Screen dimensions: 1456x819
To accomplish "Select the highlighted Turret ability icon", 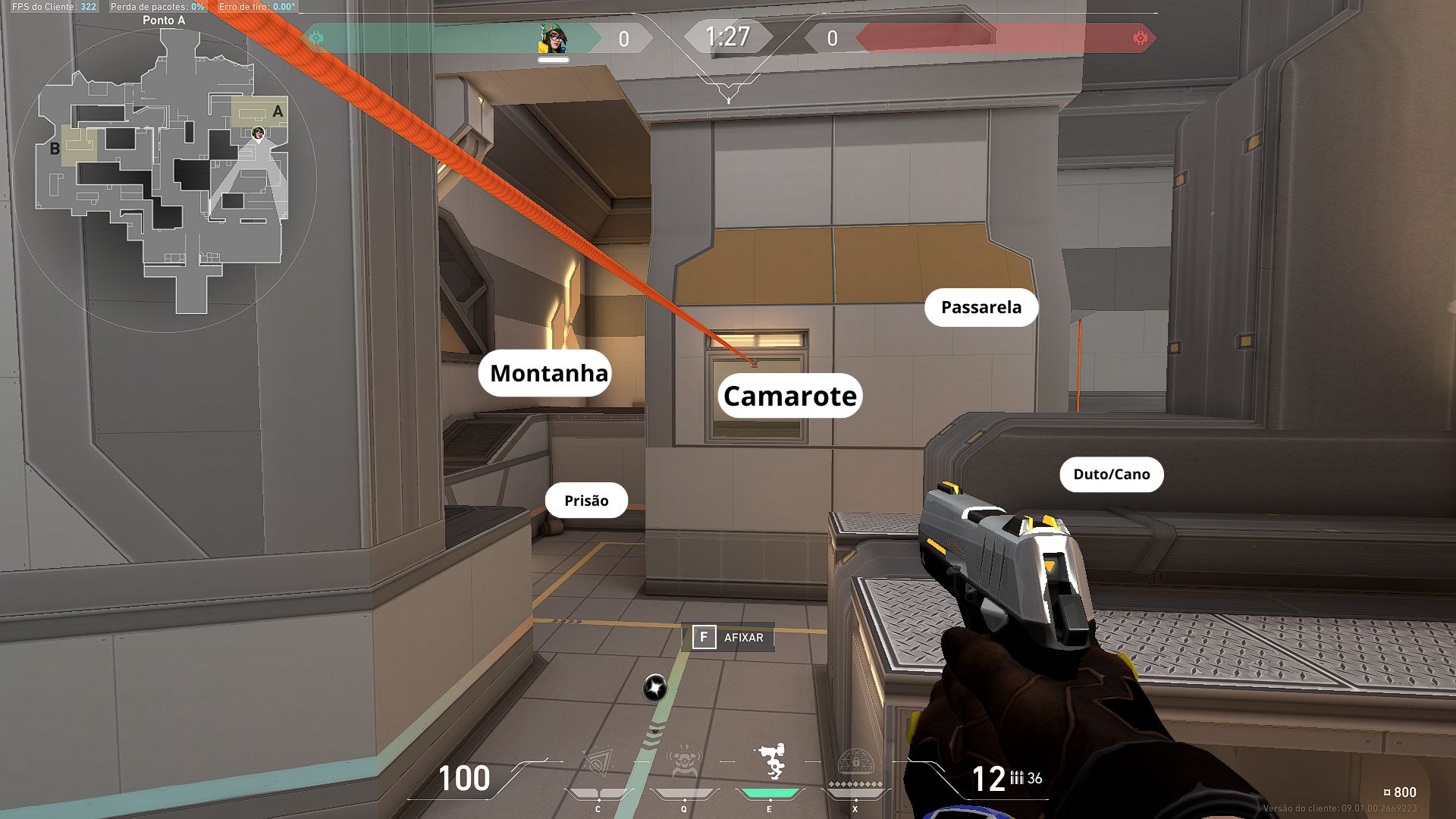I will pyautogui.click(x=770, y=761).
